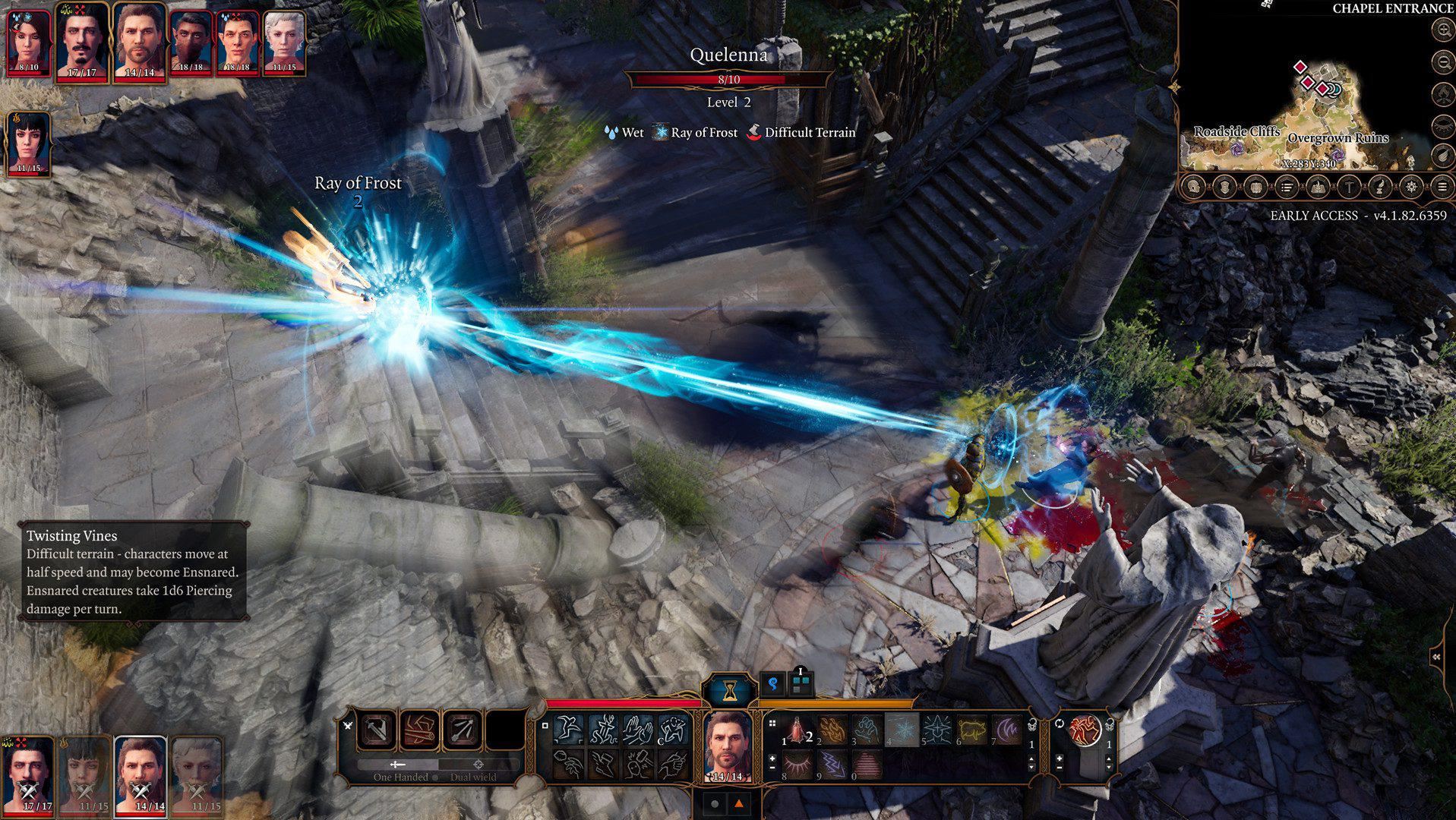This screenshot has height=820, width=1456.
Task: Select the Dash action icon
Action: (567, 730)
